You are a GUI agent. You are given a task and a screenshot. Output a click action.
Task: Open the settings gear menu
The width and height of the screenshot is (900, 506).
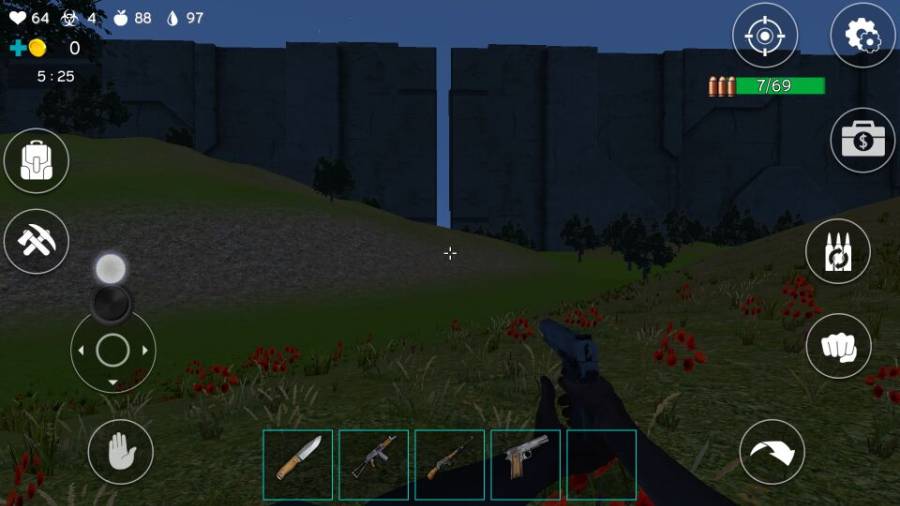[x=862, y=36]
